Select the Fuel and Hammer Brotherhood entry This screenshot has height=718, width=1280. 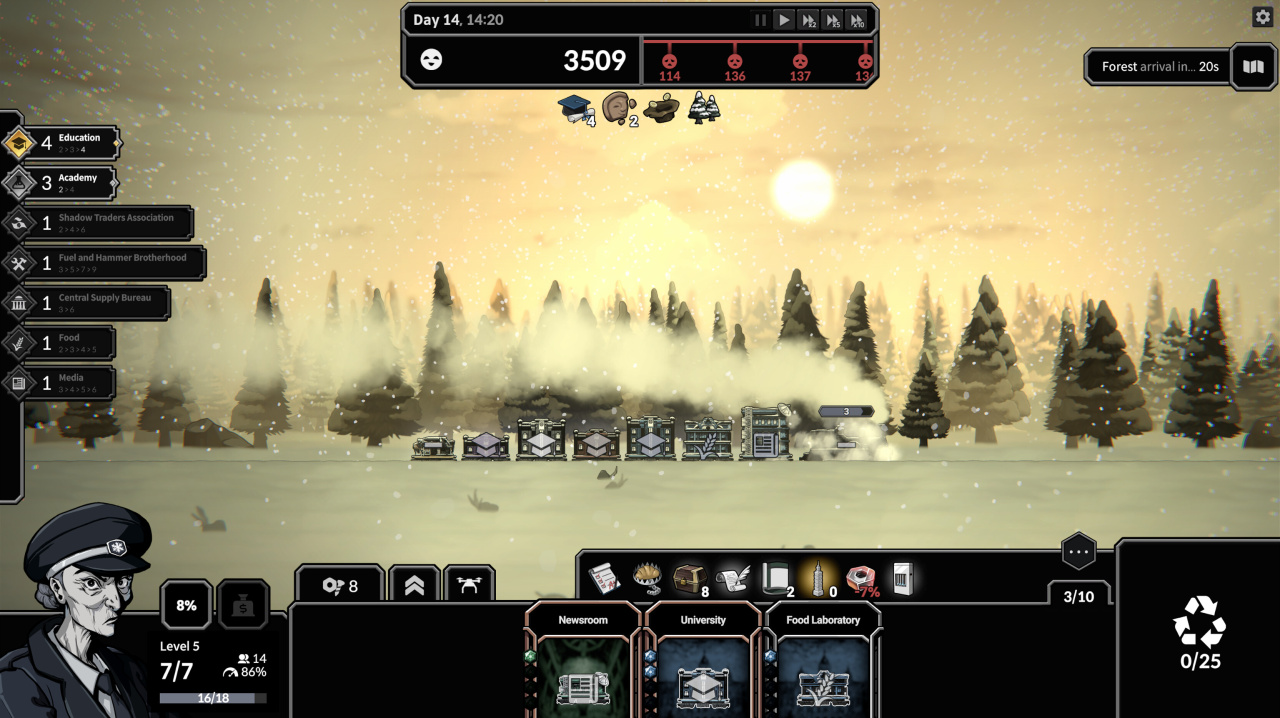coord(104,263)
